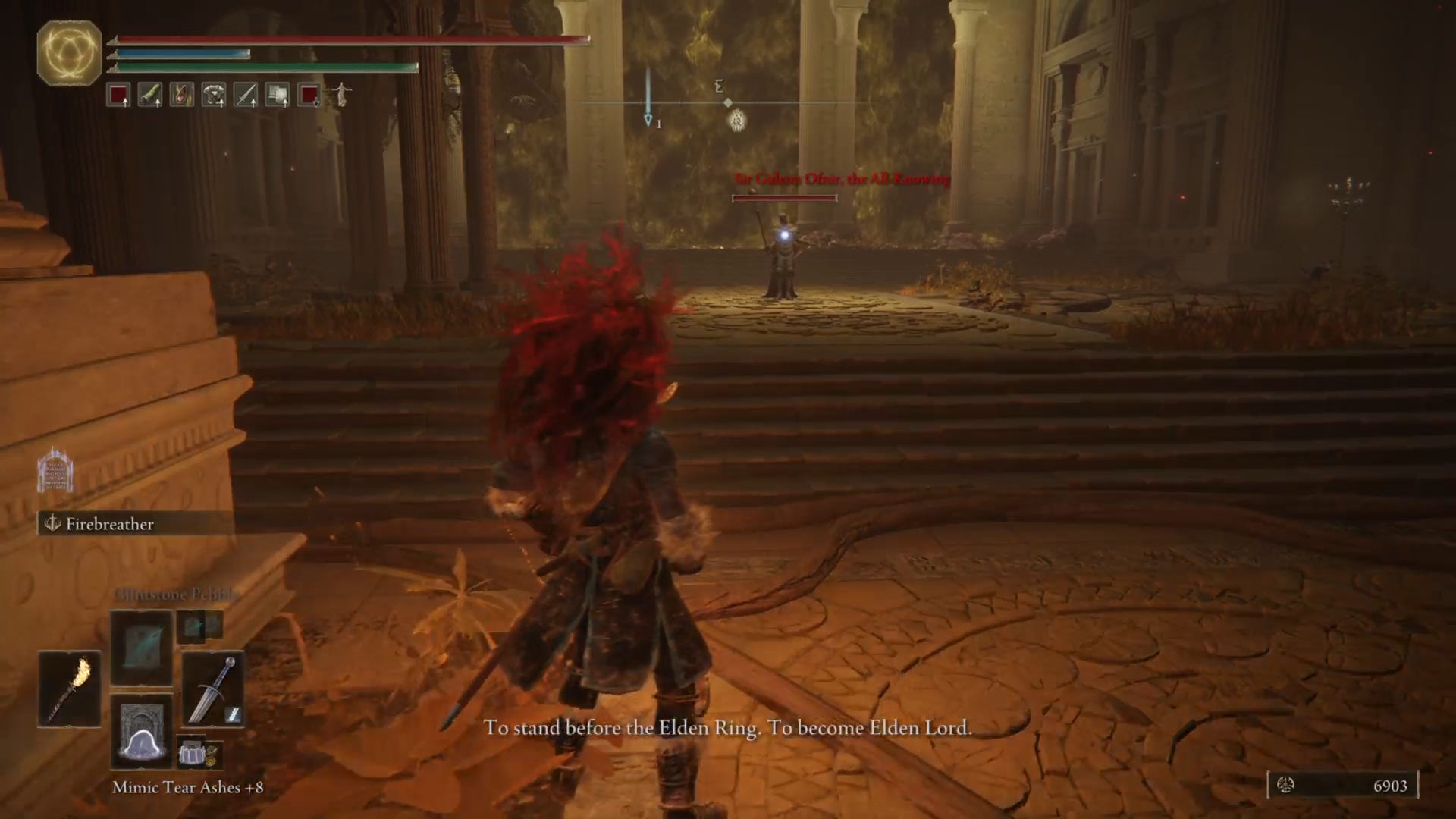Click the Stake of Marika icon above Firebreather
The image size is (1456, 819).
click(55, 470)
